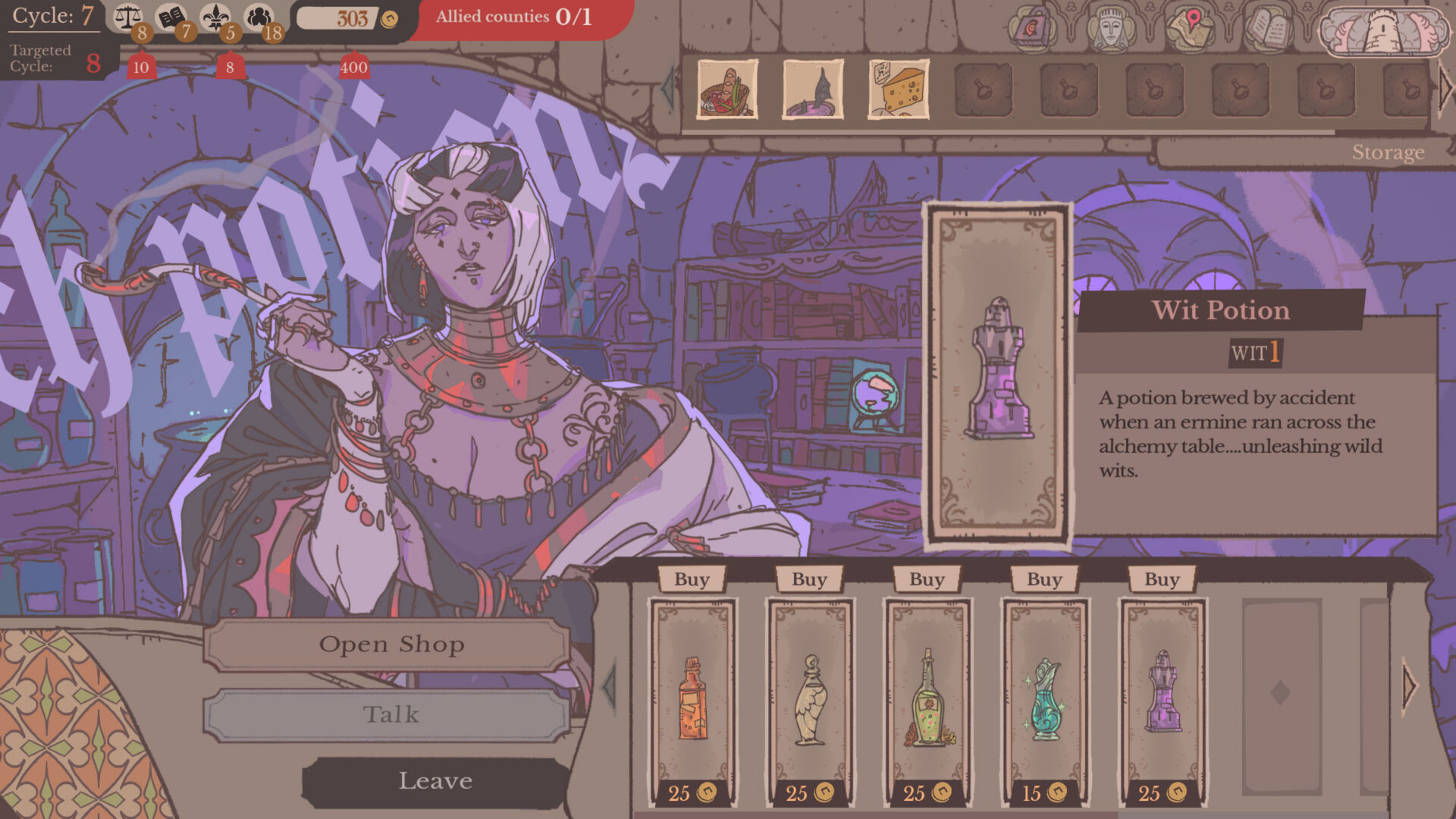
Task: Click the castle tower button
Action: 1383,32
